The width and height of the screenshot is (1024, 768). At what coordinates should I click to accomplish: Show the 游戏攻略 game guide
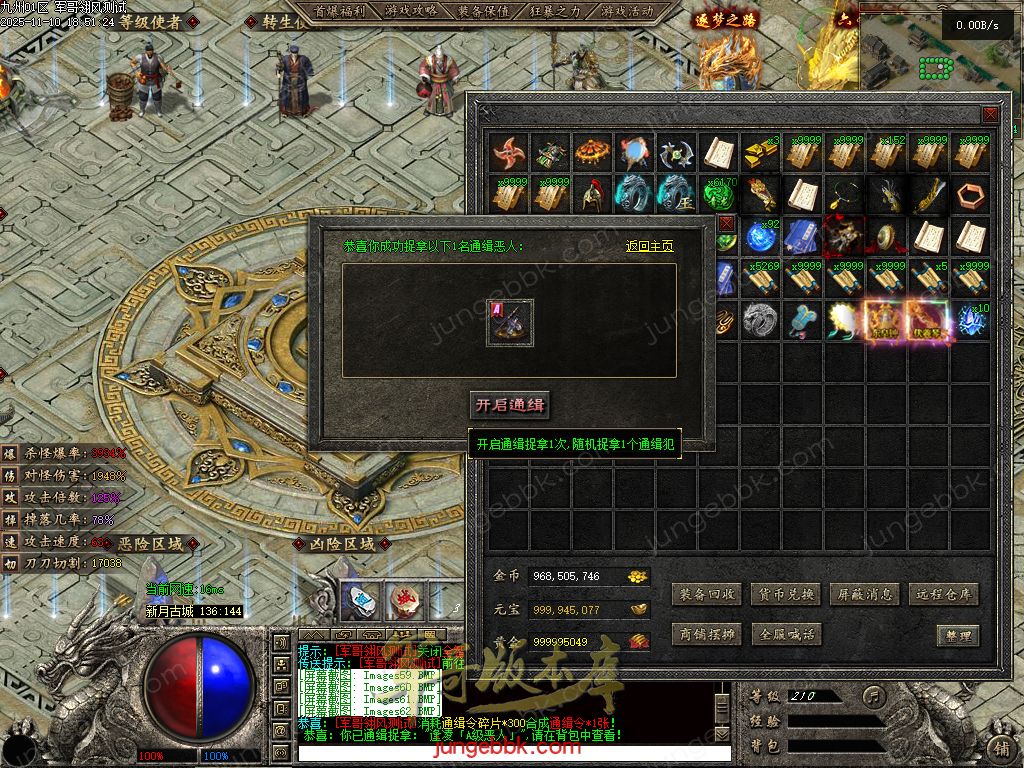(410, 11)
